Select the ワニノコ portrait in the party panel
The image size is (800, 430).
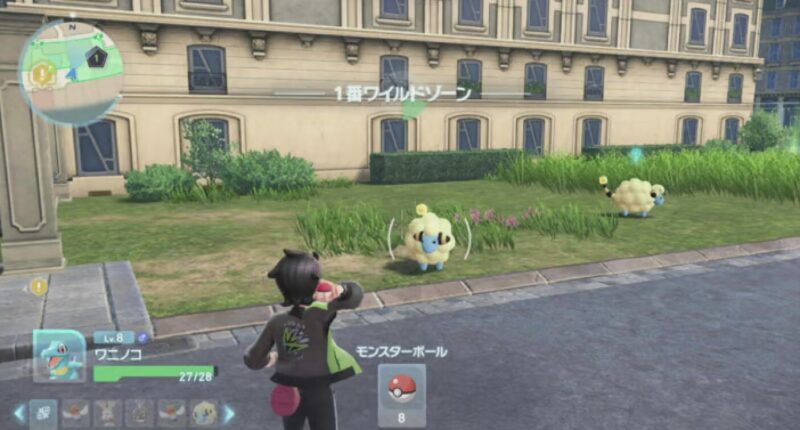pos(58,356)
